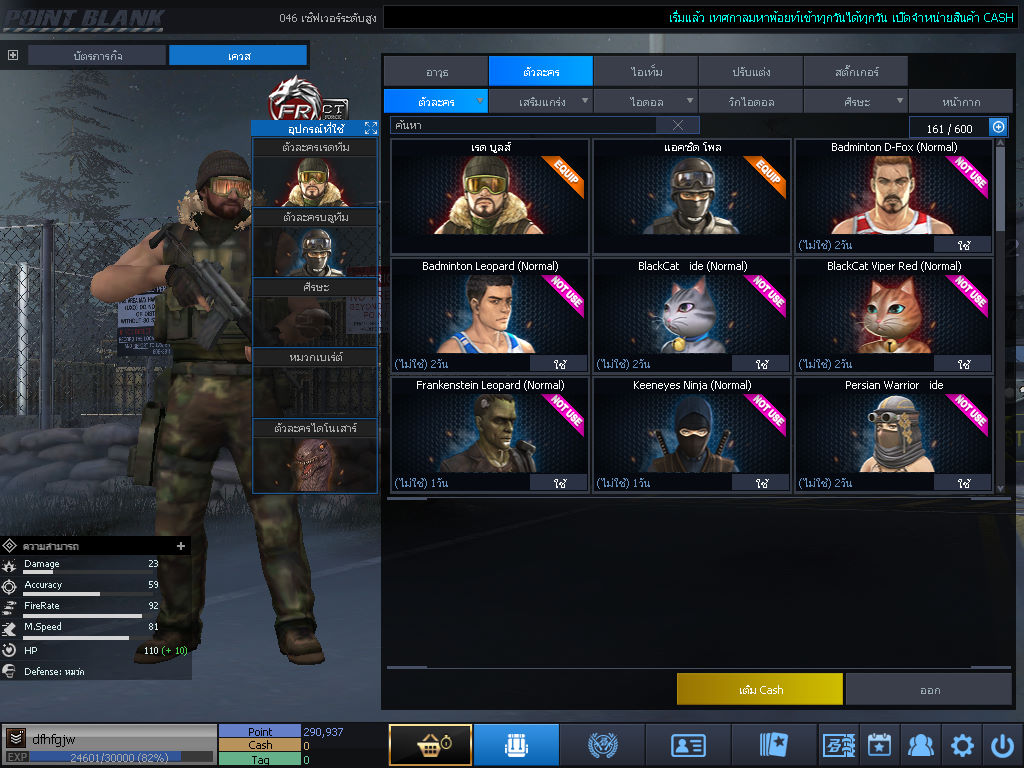Expand inventory capacity with the plus button
This screenshot has height=768, width=1024.
(x=997, y=127)
